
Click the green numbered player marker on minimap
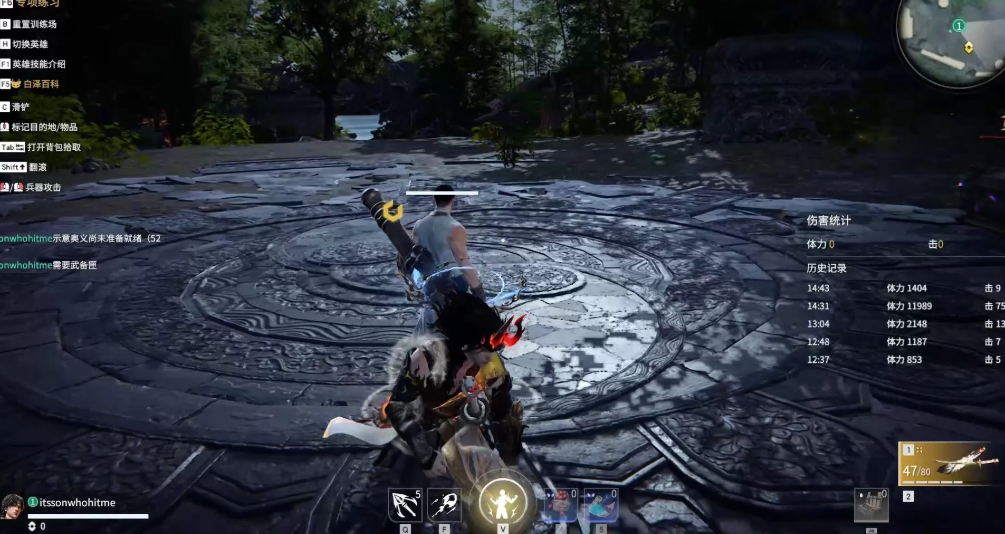click(958, 25)
